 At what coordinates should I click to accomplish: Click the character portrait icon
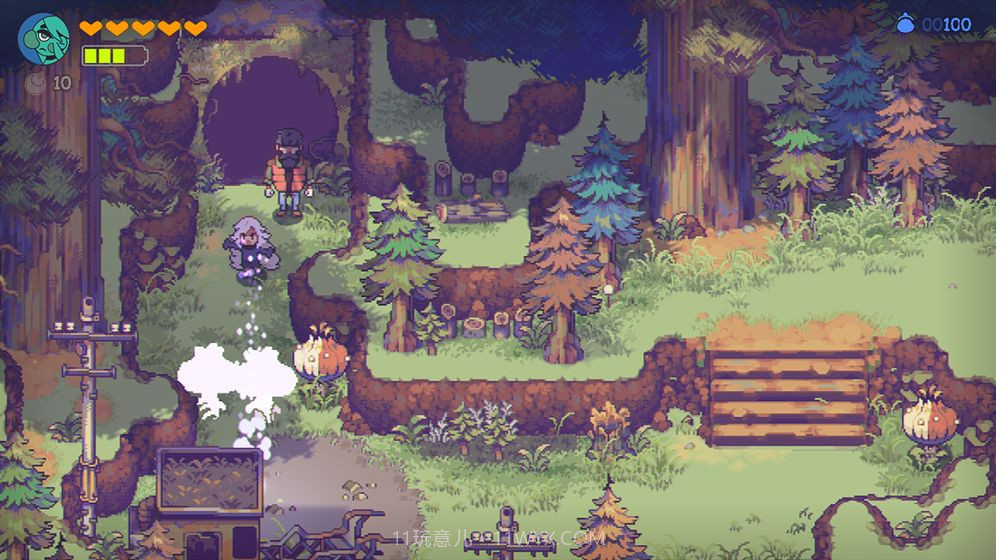[43, 39]
